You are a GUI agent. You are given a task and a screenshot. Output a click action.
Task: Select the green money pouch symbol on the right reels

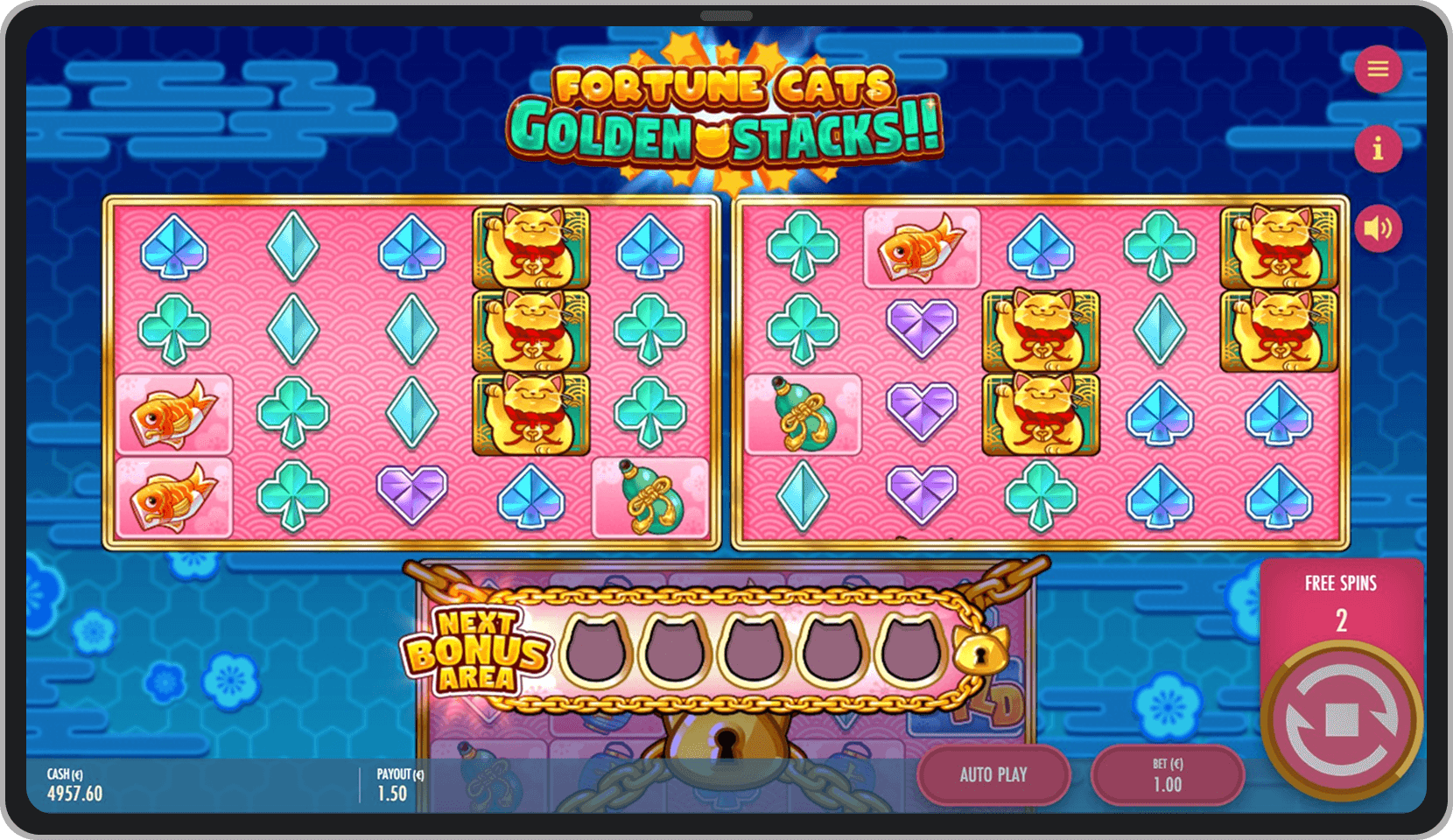tap(802, 414)
